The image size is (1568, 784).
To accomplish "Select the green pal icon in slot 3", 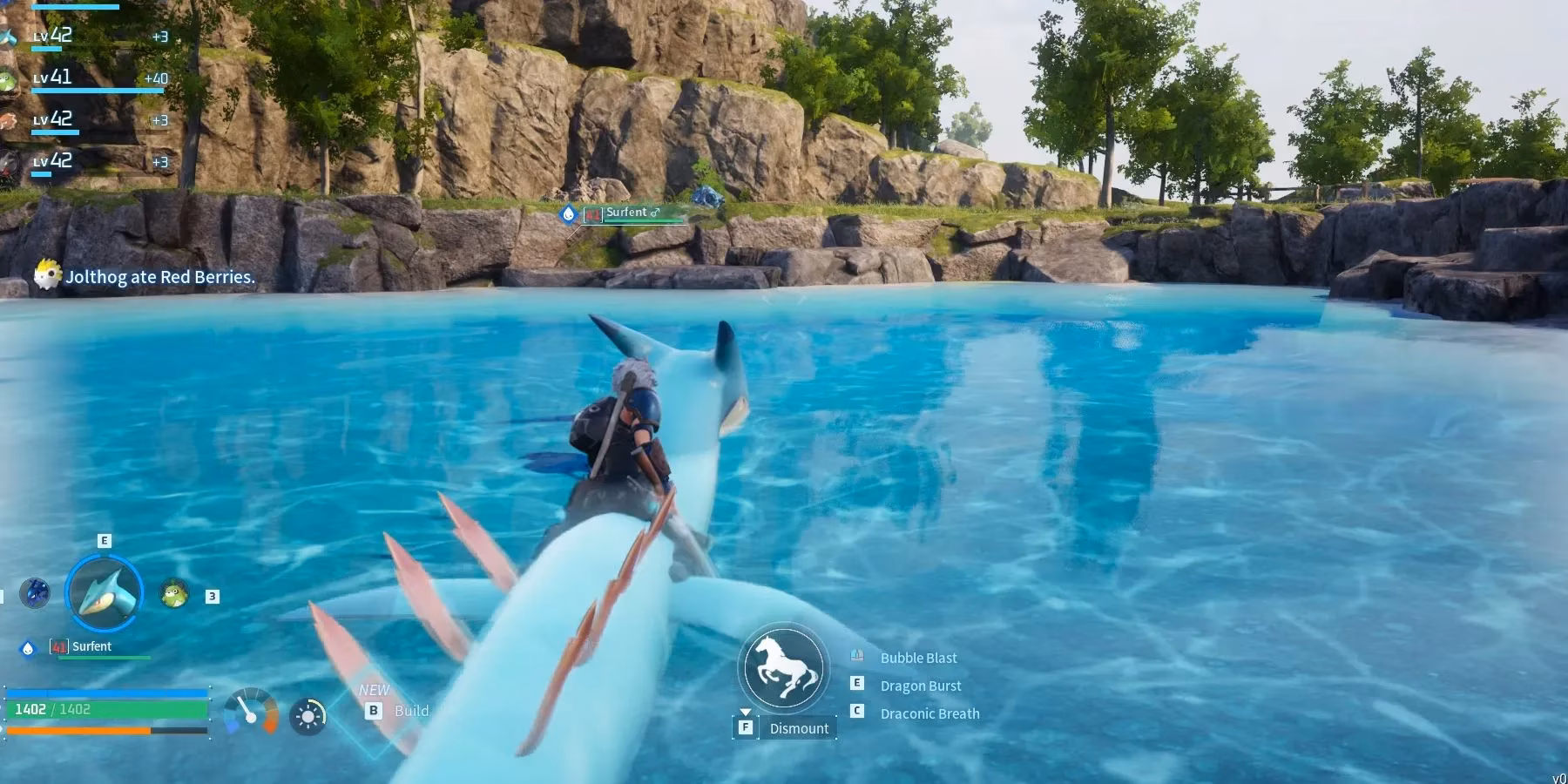I will 174,593.
